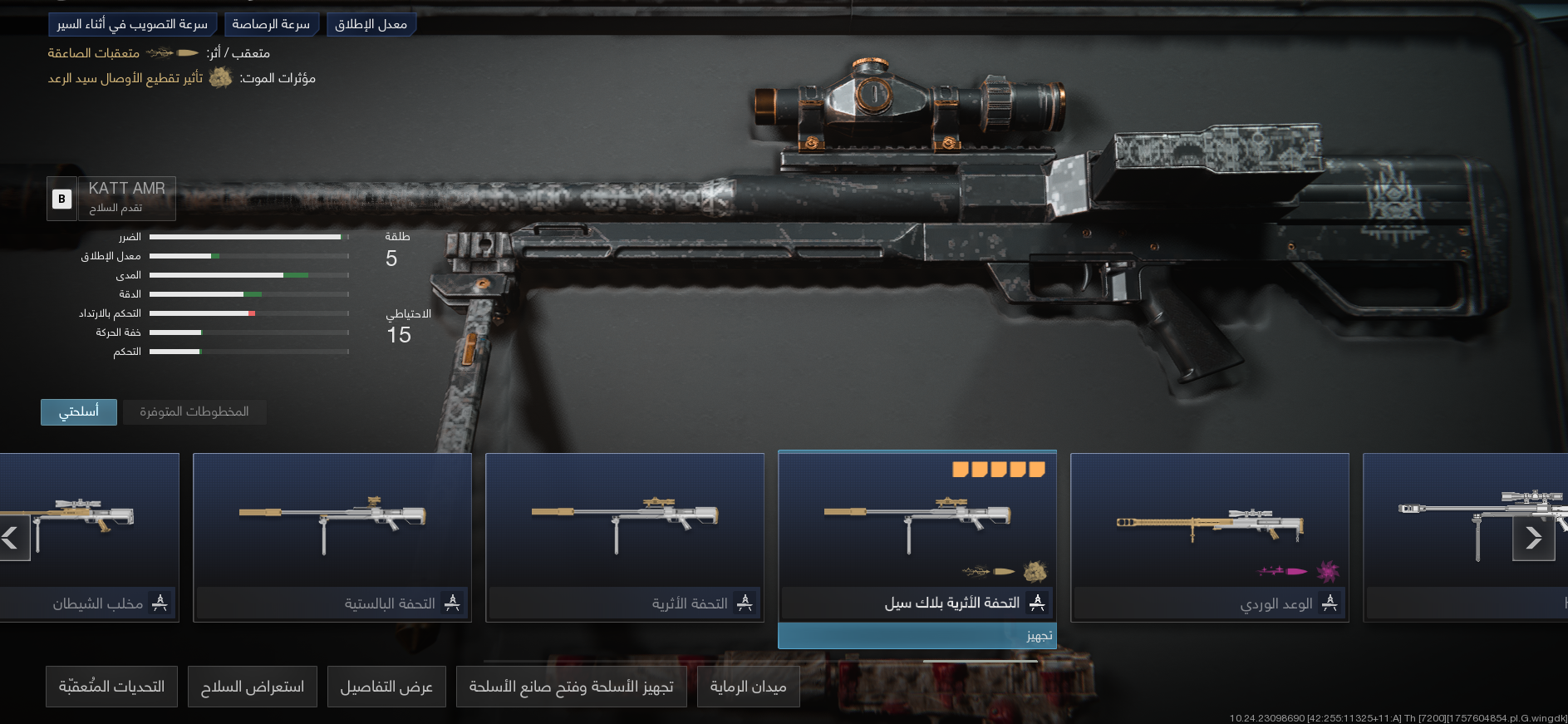The width and height of the screenshot is (1568, 724).
Task: Click the blueprint icon on مخلب الشيطان card
Action: point(158,603)
